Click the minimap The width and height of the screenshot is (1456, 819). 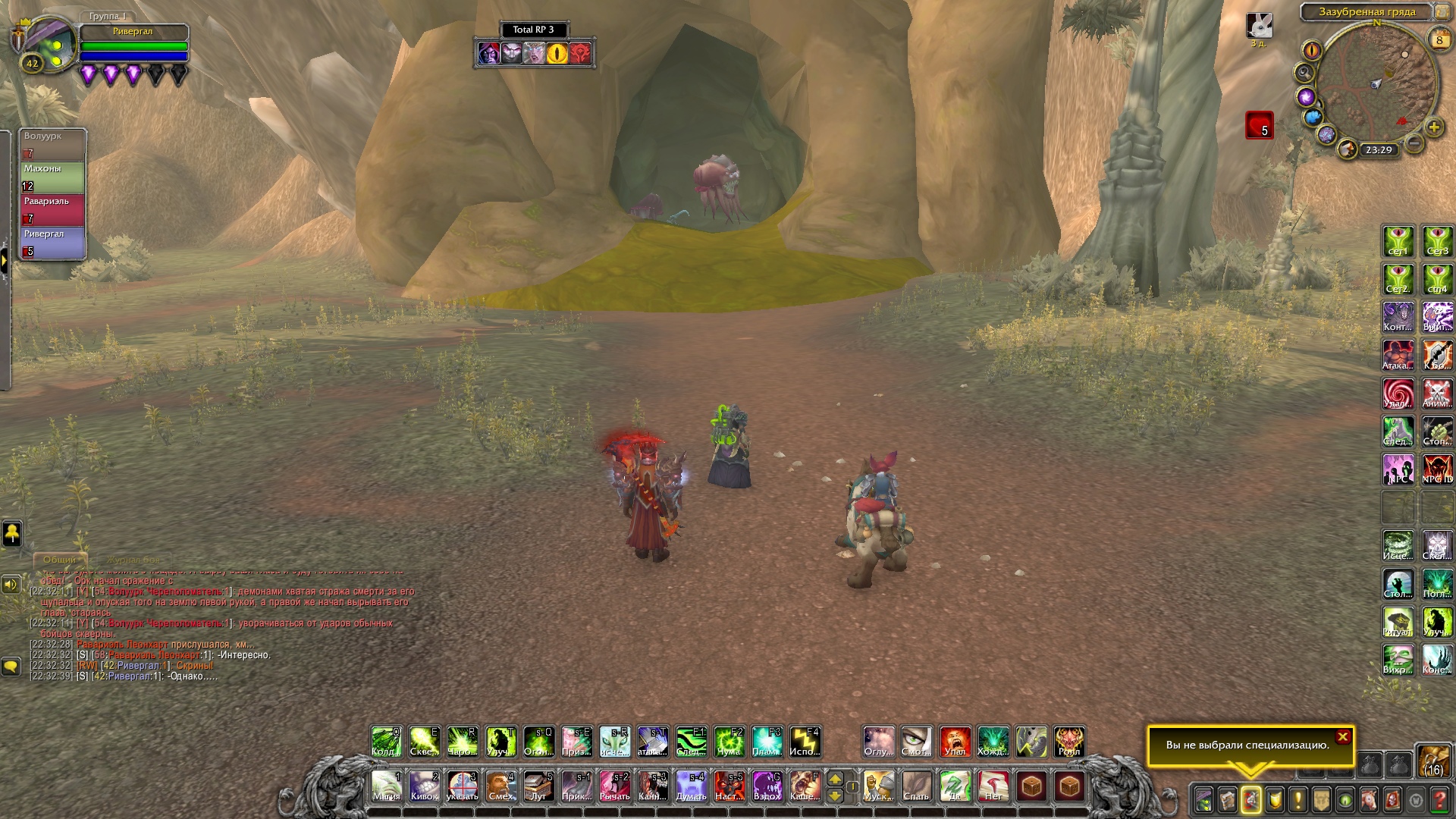pyautogui.click(x=1376, y=83)
